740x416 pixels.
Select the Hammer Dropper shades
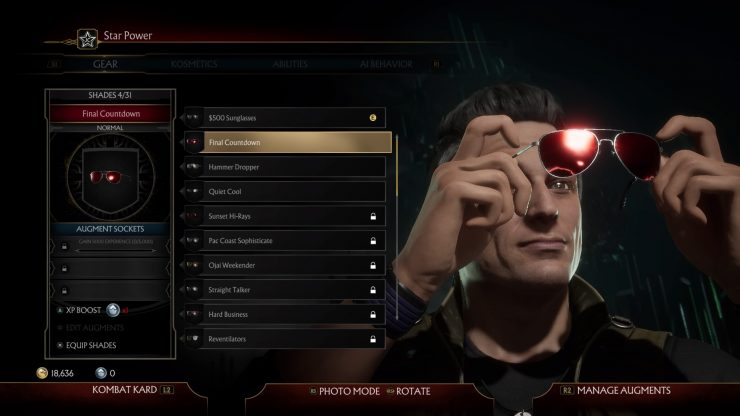295,167
